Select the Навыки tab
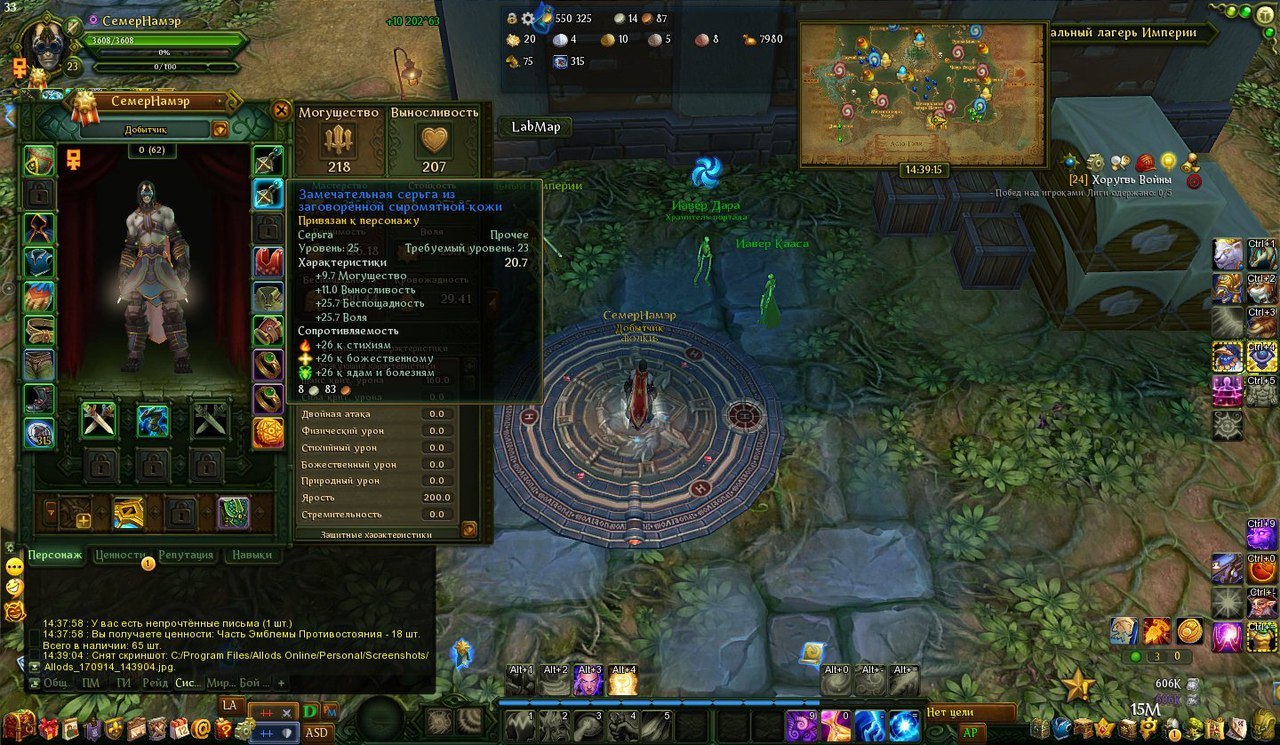 coord(251,555)
